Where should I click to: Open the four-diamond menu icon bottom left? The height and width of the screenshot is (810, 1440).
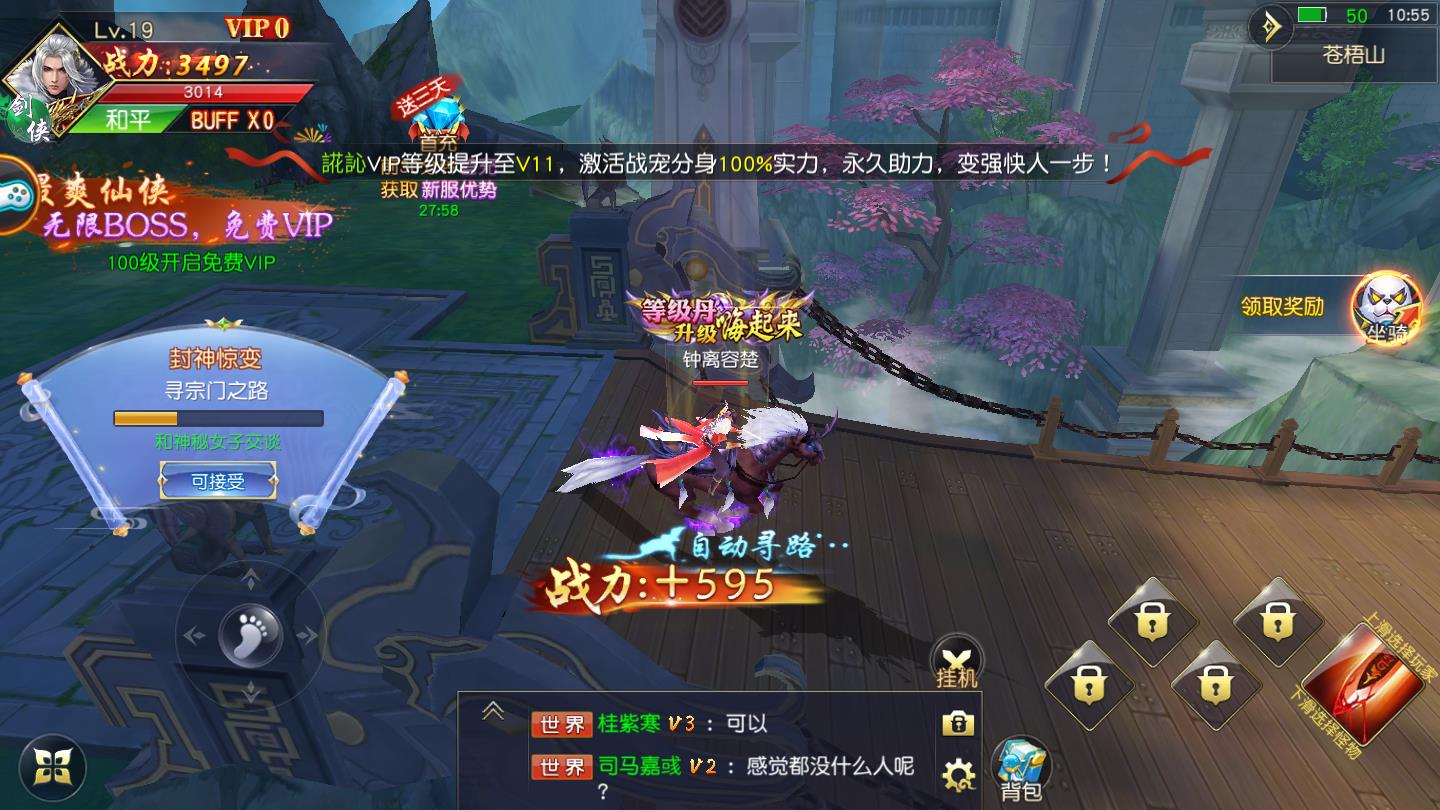(x=55, y=769)
